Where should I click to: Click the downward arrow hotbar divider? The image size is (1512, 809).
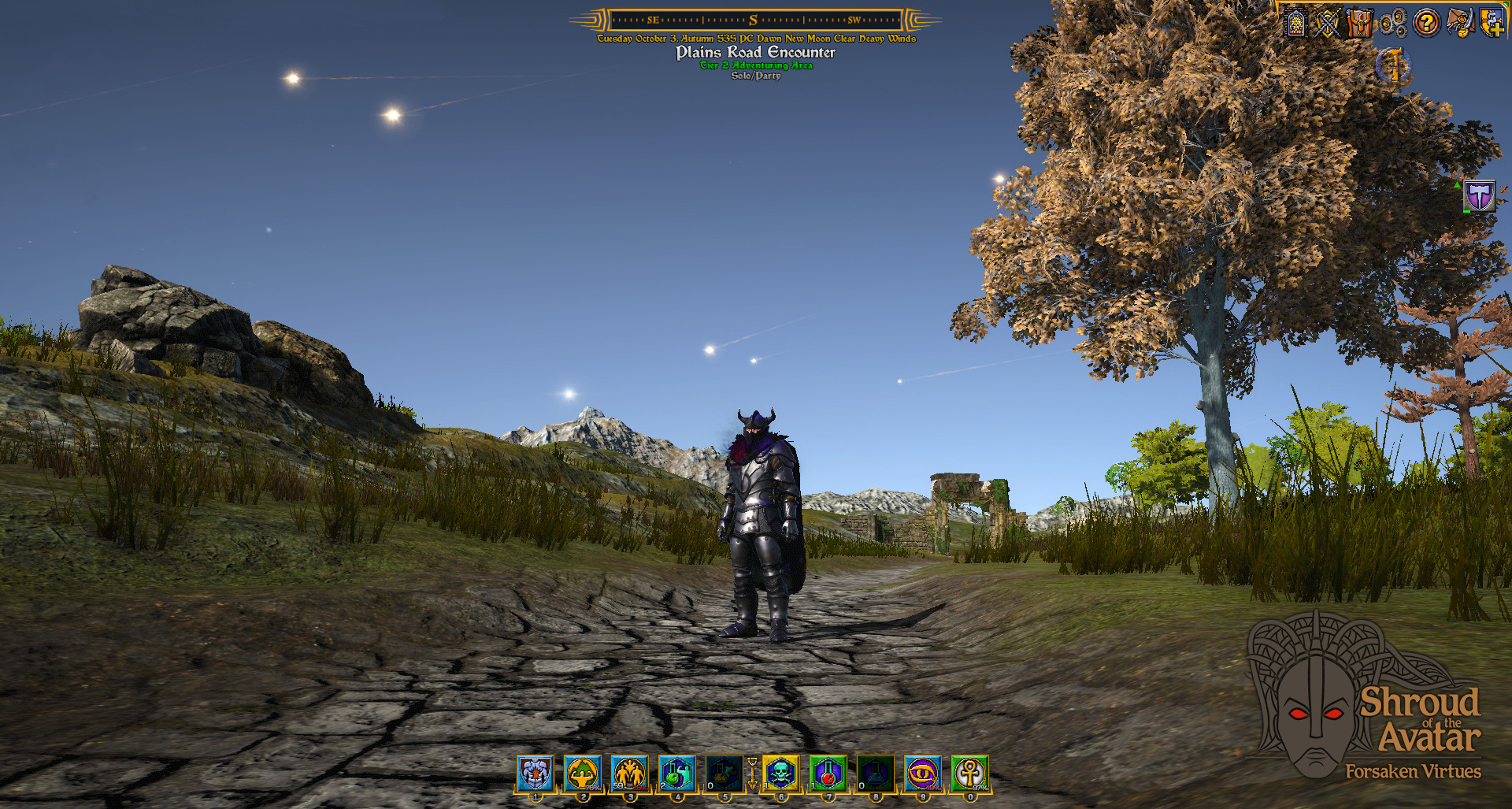pos(752,774)
